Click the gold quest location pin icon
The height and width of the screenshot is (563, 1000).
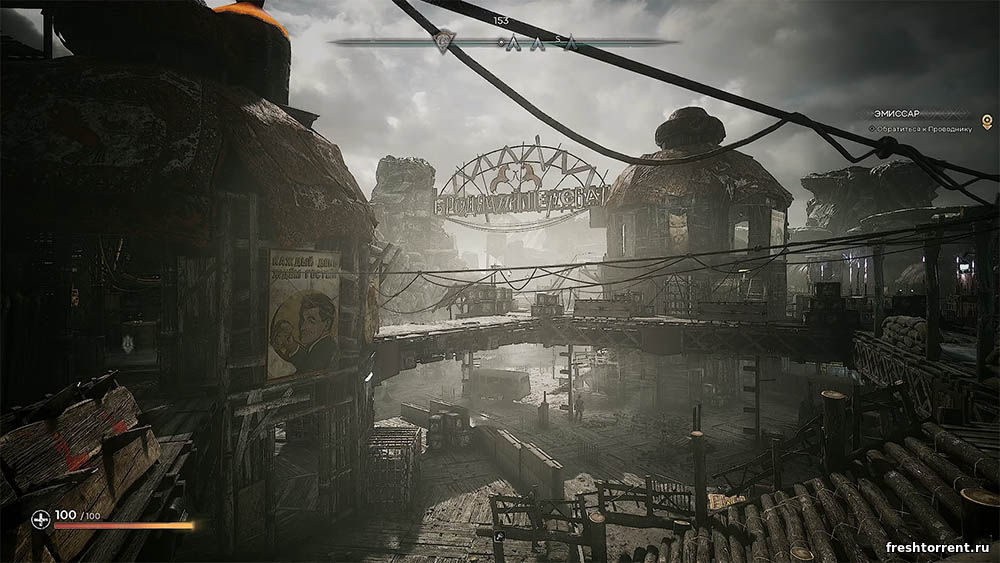[x=987, y=120]
